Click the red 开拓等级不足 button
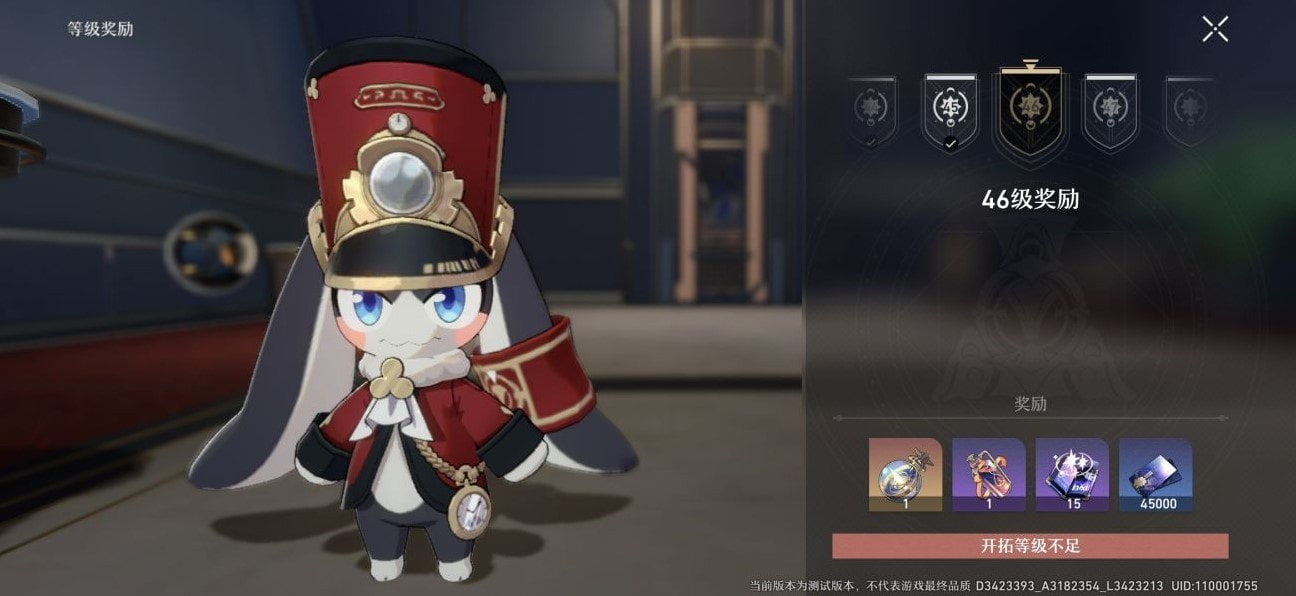This screenshot has width=1296, height=596. [x=1030, y=546]
